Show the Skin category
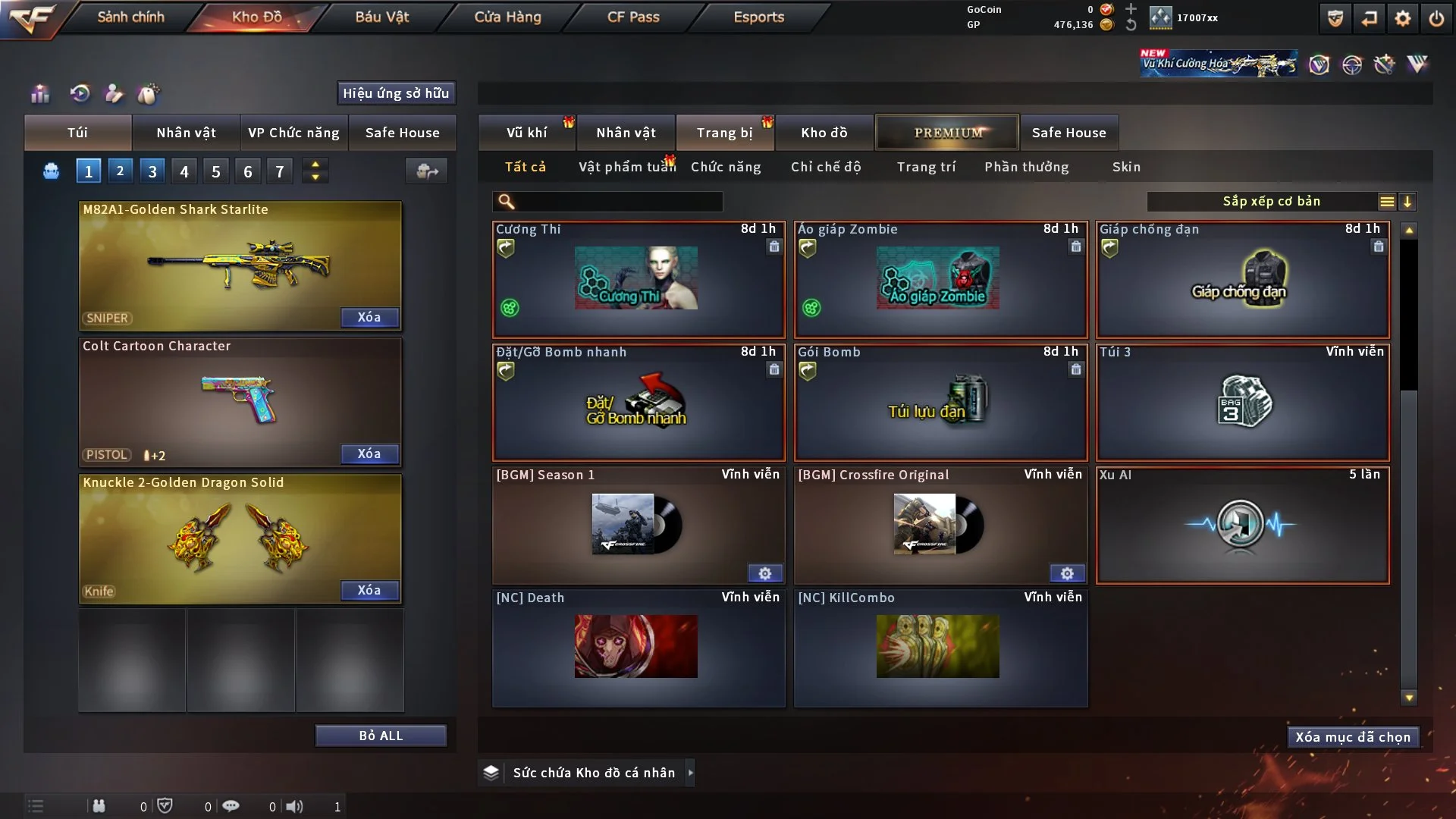The height and width of the screenshot is (819, 1456). (x=1126, y=167)
